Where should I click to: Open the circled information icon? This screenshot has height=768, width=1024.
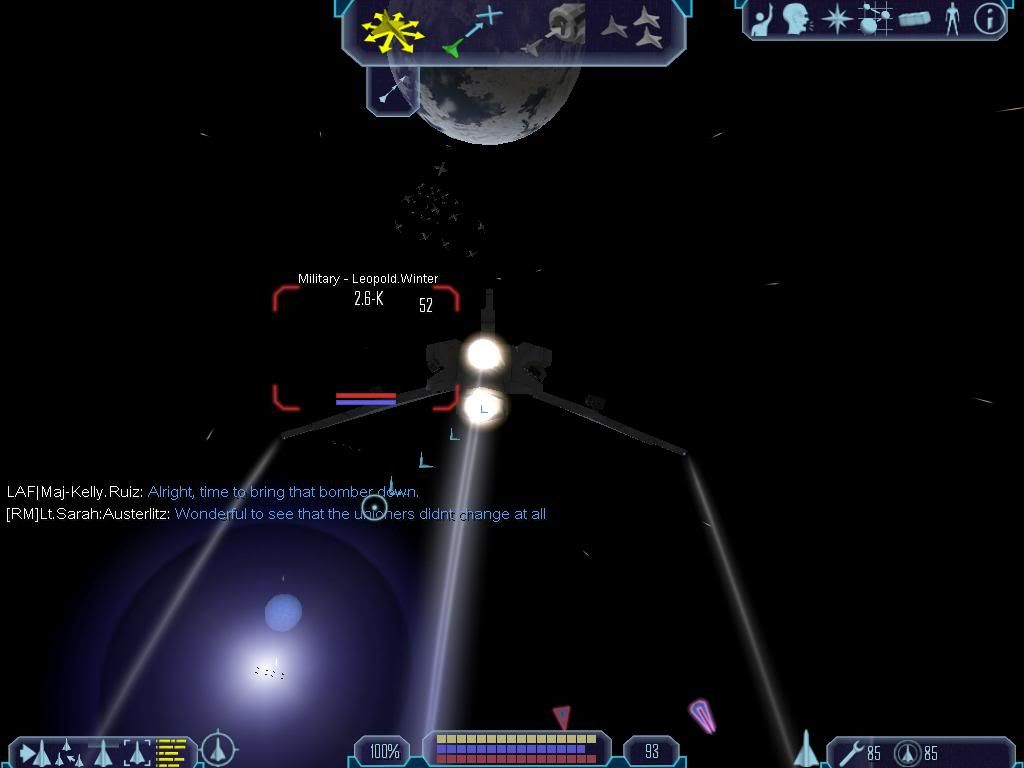coord(989,19)
